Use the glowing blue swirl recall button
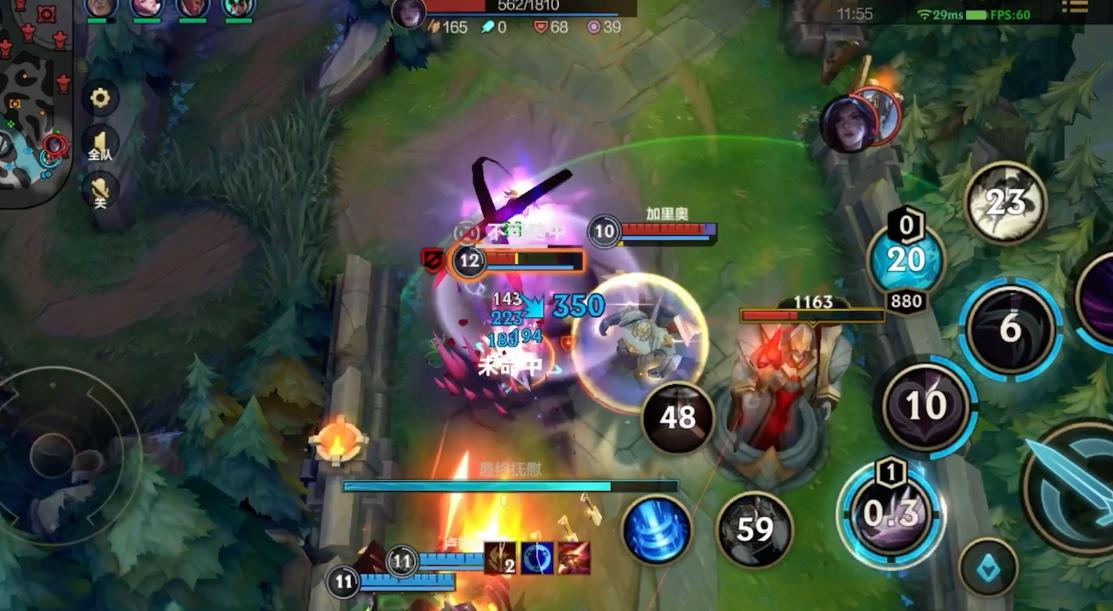 tap(657, 529)
